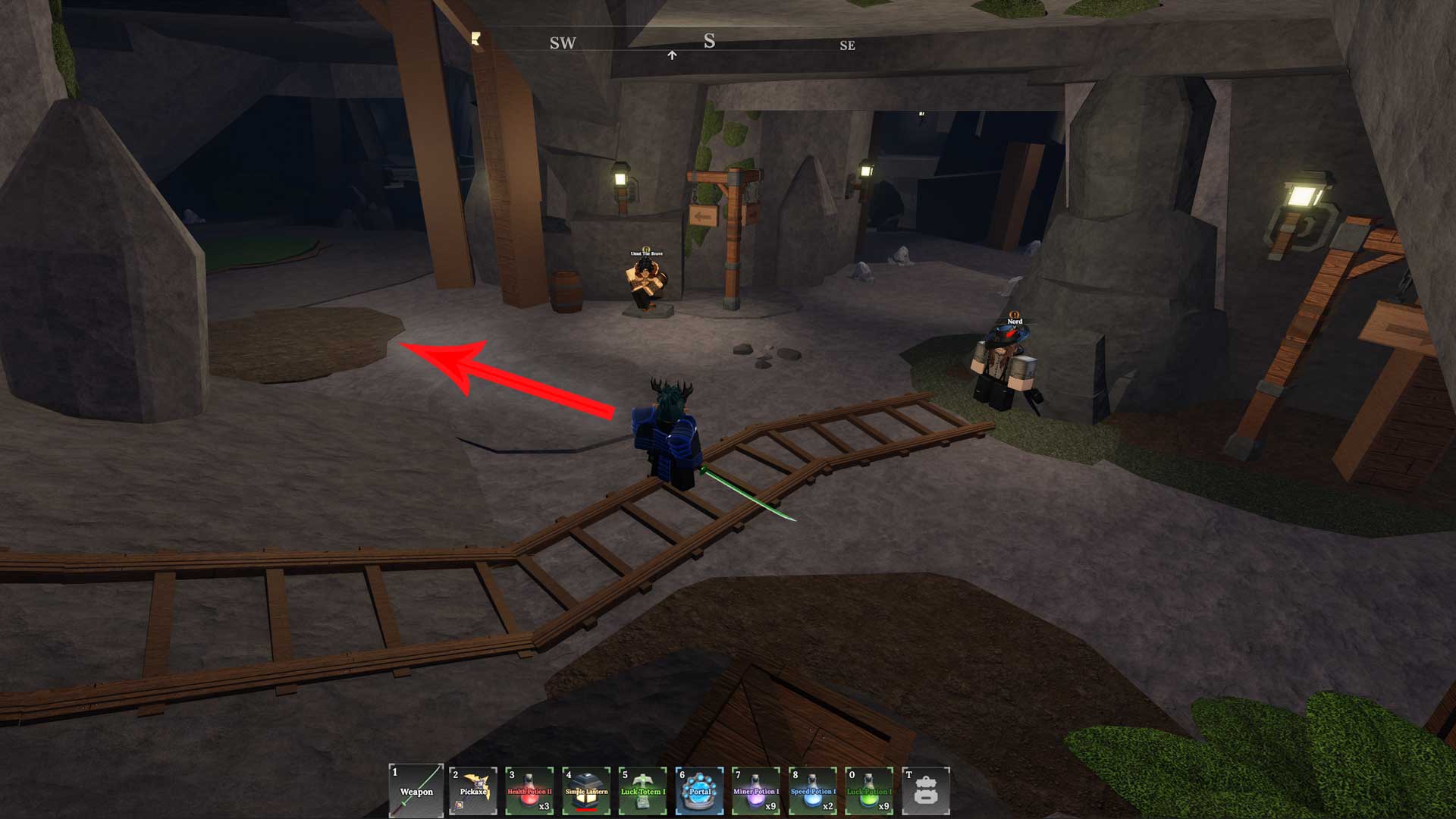The image size is (1456, 819).
Task: Click the SW compass heading
Action: tap(562, 44)
